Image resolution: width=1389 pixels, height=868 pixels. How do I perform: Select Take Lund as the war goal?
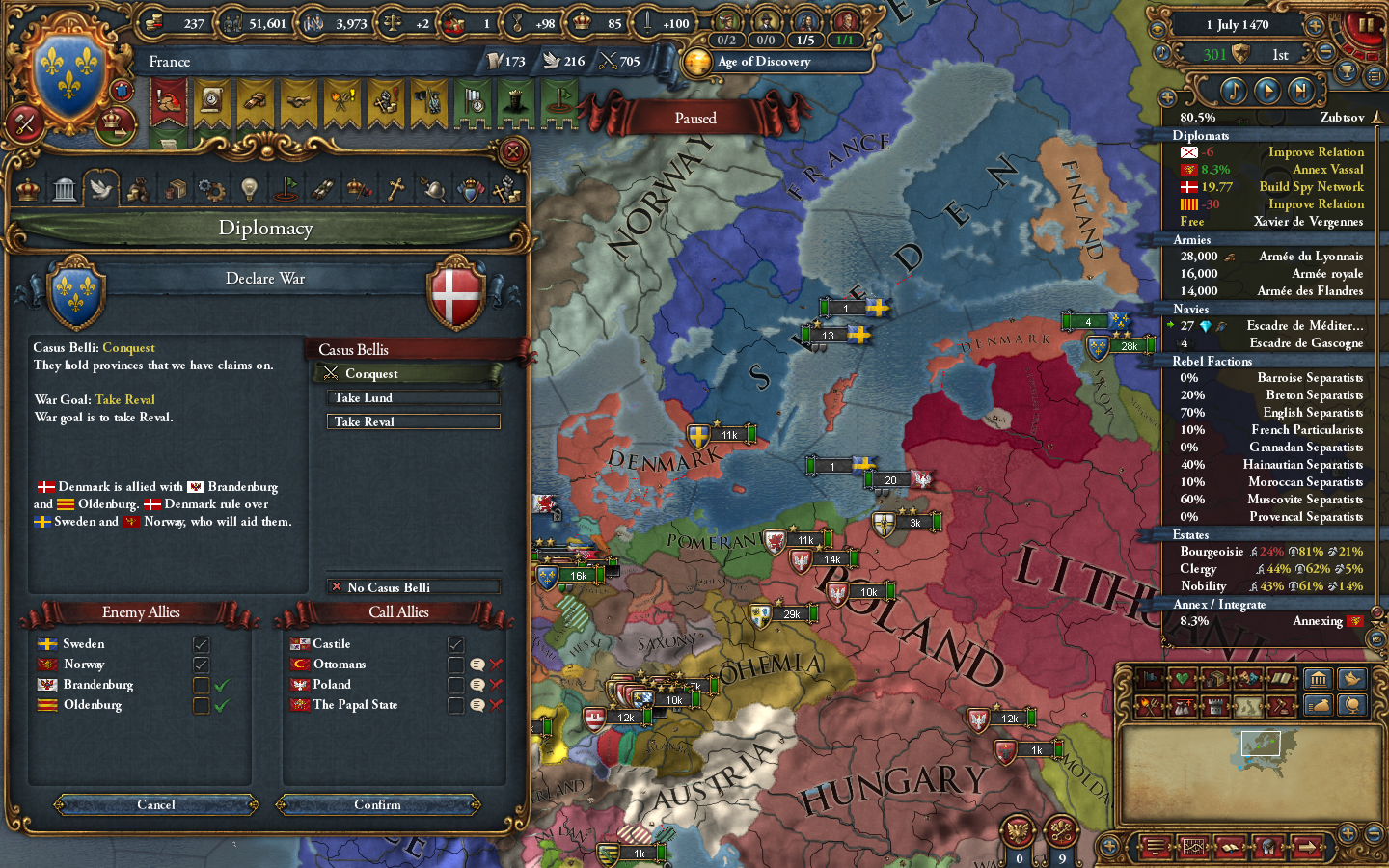[x=413, y=397]
